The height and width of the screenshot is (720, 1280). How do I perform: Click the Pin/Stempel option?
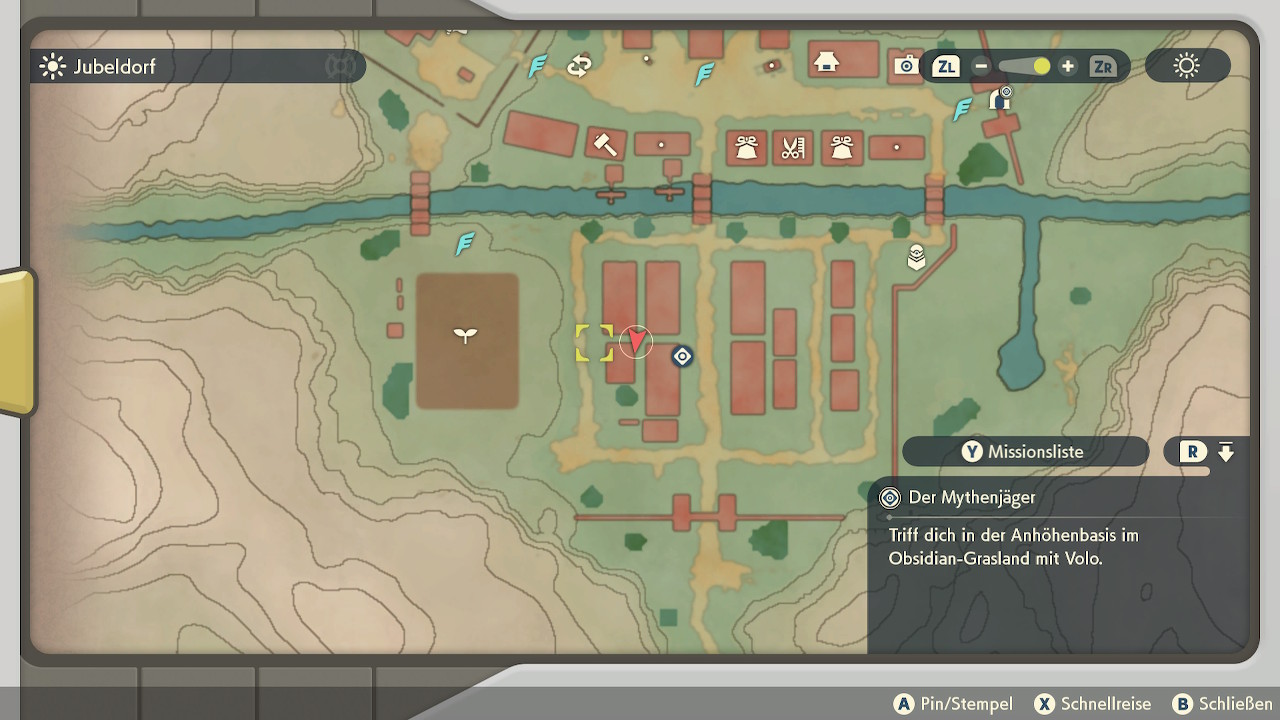click(x=953, y=704)
